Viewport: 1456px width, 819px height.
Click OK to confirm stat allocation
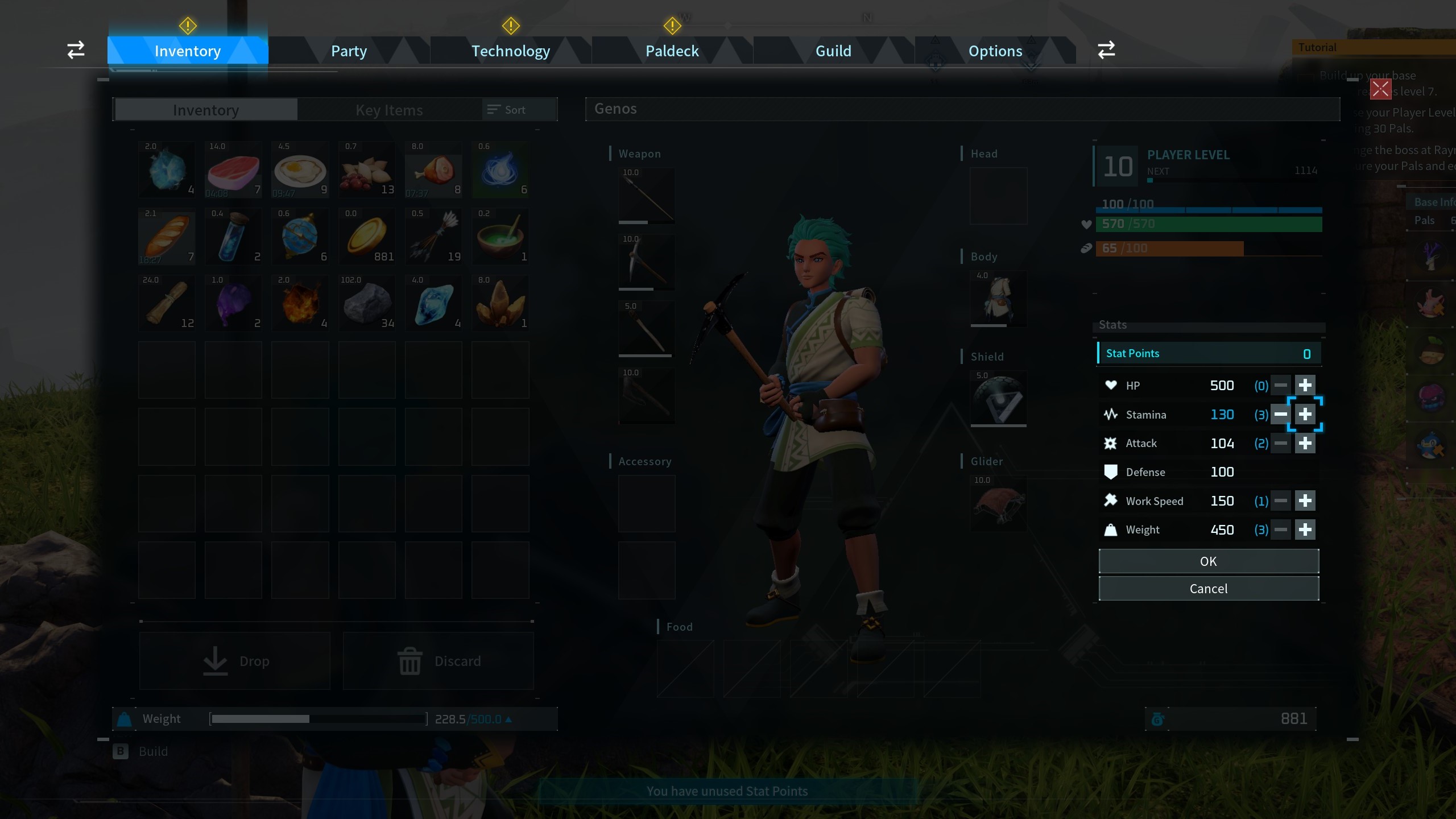pyautogui.click(x=1208, y=561)
